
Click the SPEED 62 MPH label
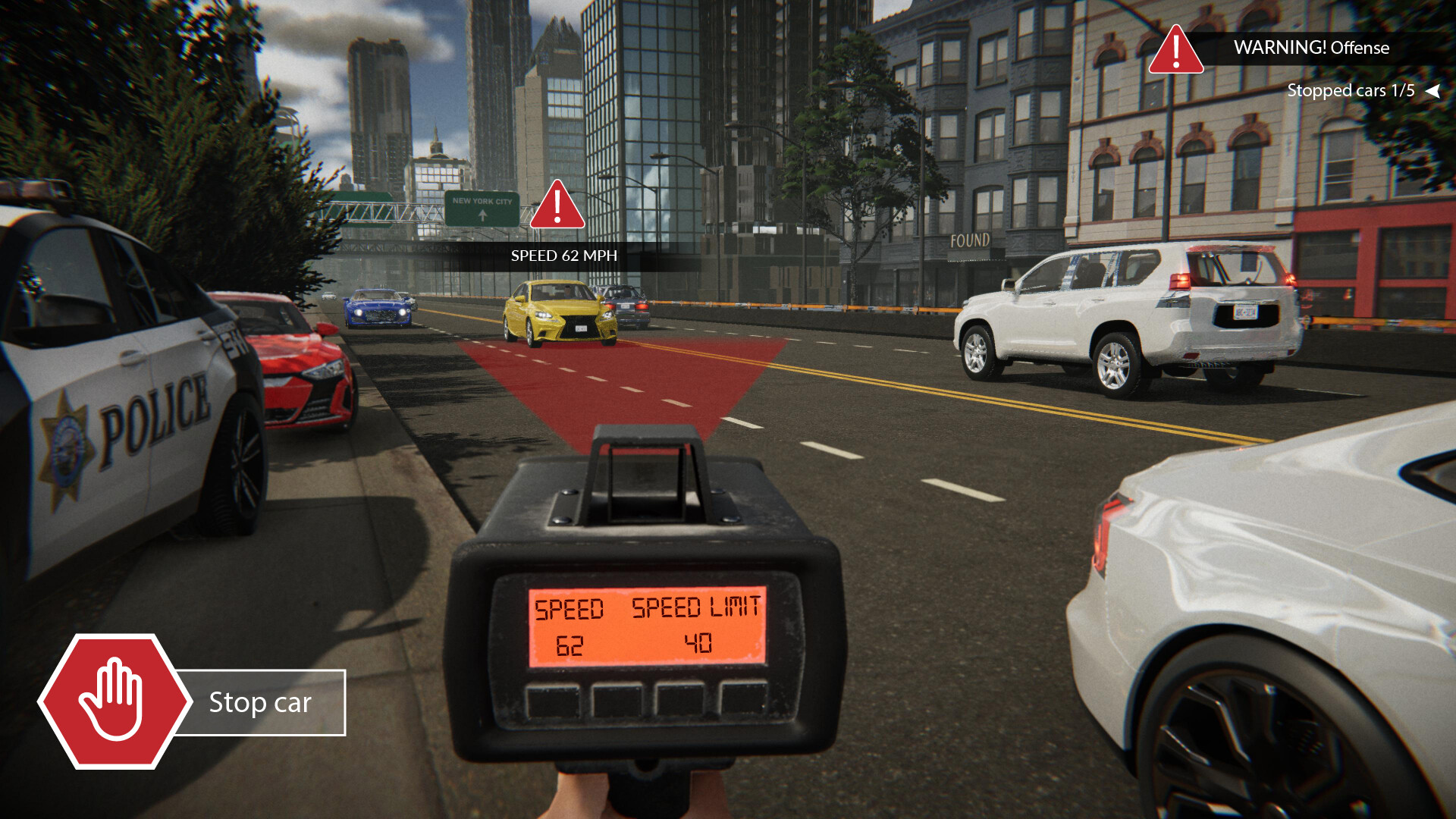(x=563, y=256)
